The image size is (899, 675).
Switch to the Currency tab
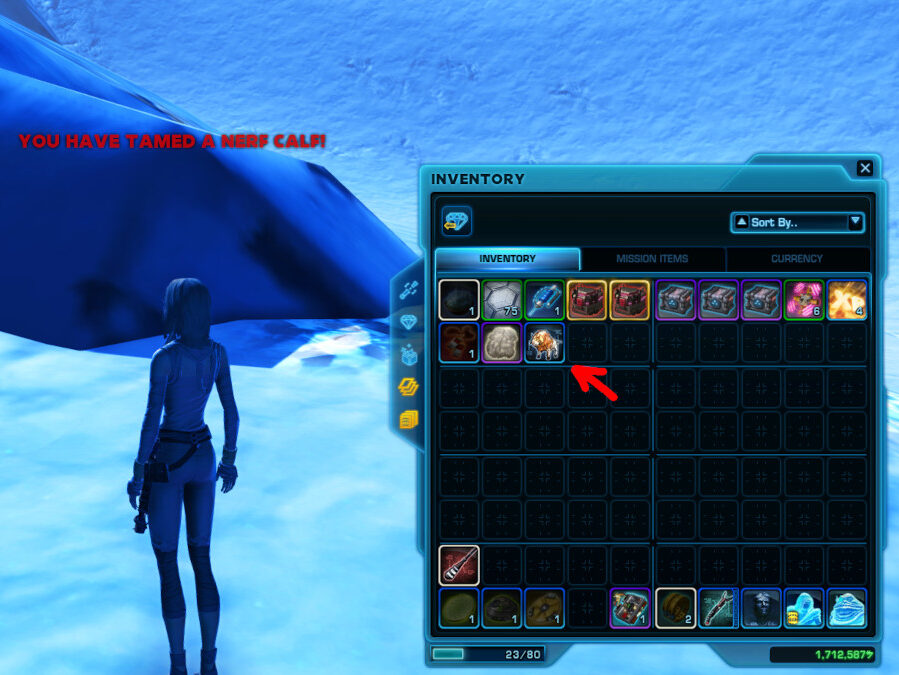tap(797, 259)
